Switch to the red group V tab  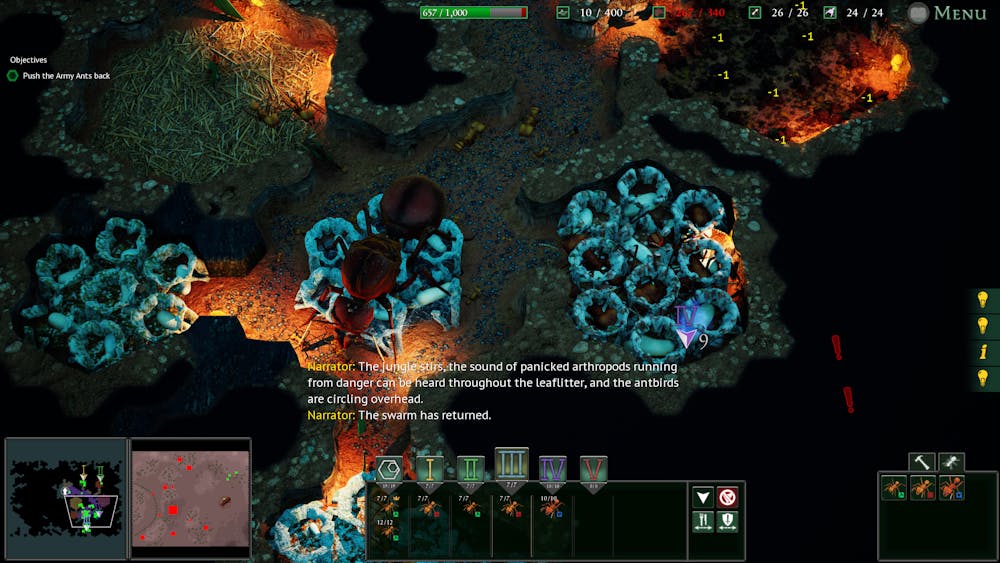[x=593, y=468]
